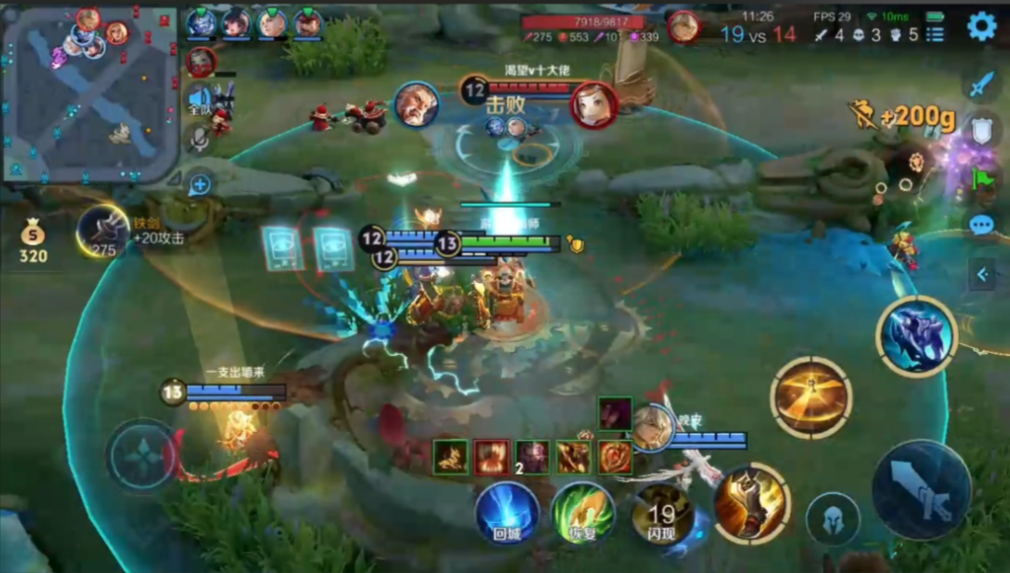Tap the helmet target-hero button

(x=833, y=518)
